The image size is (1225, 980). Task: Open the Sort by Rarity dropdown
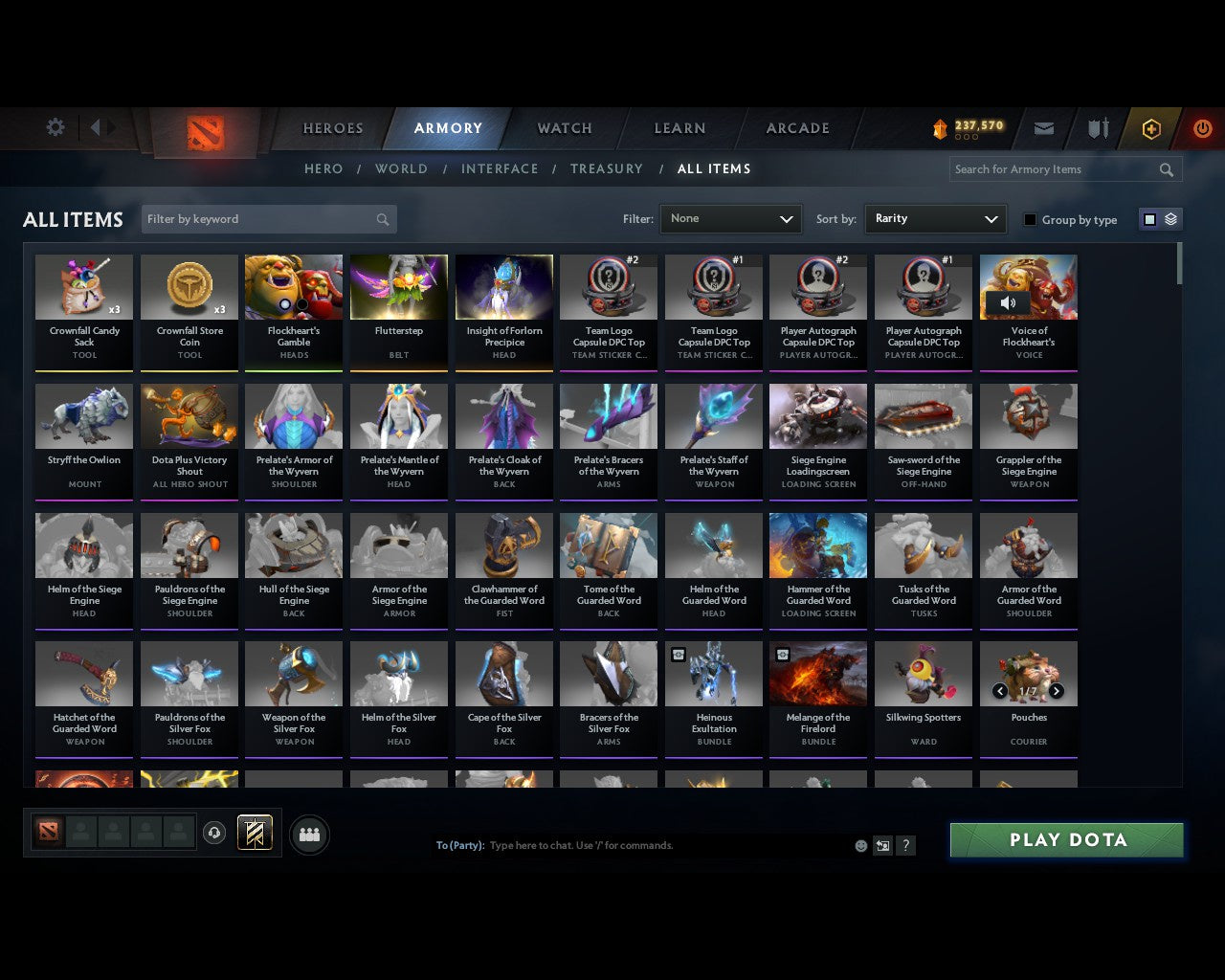(935, 219)
